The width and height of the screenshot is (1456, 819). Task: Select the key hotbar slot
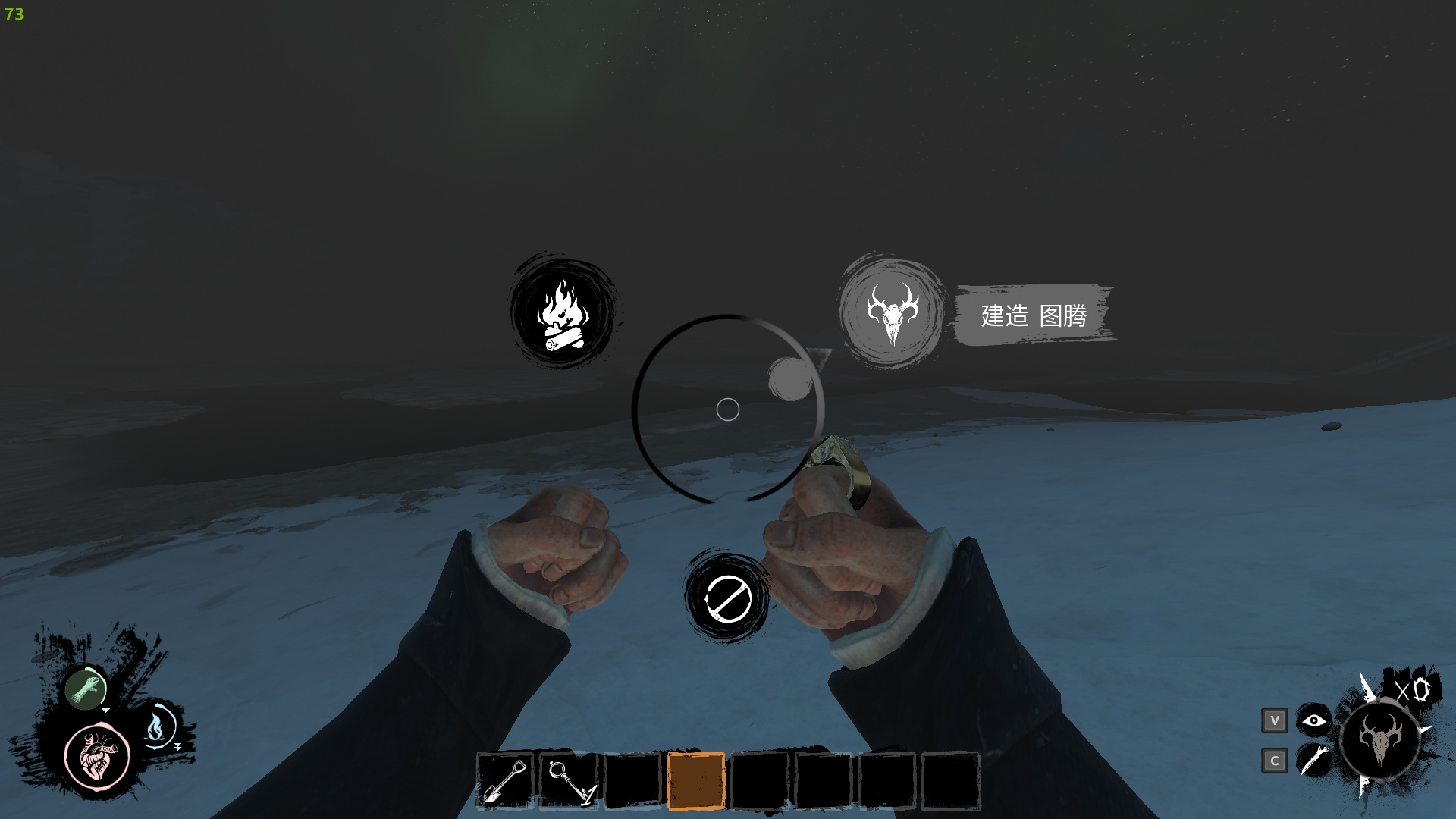[569, 781]
